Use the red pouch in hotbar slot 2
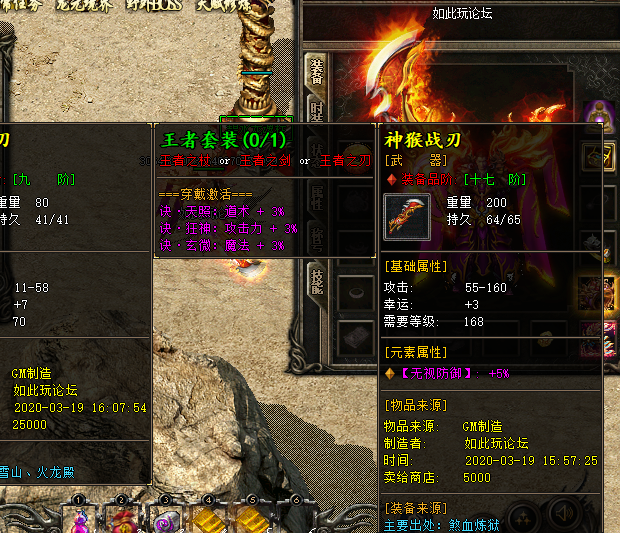This screenshot has height=533, width=620. 121,519
